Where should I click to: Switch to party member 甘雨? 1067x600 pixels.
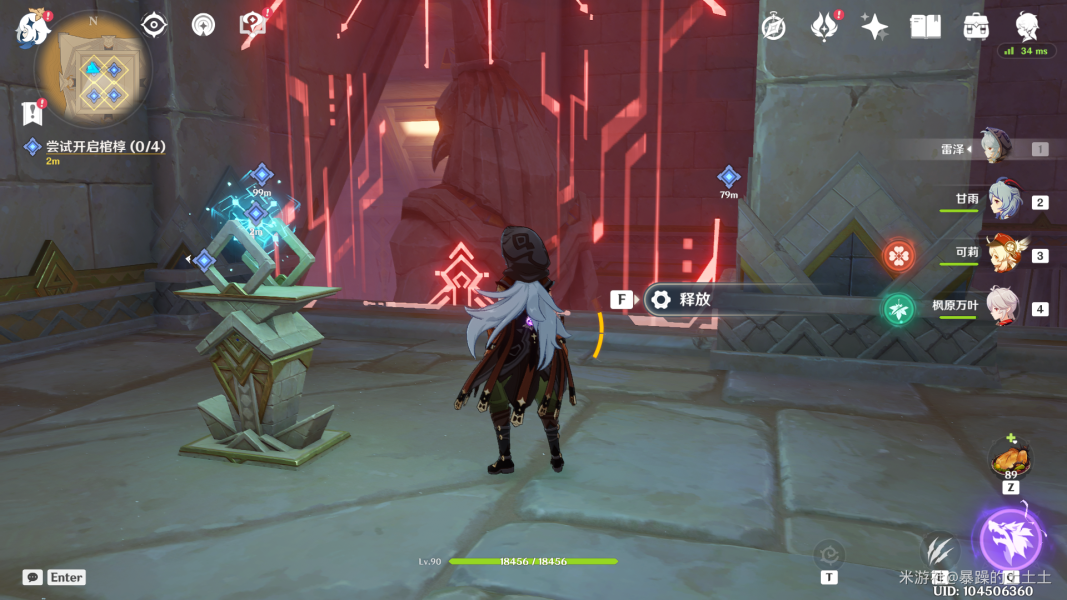(1002, 200)
